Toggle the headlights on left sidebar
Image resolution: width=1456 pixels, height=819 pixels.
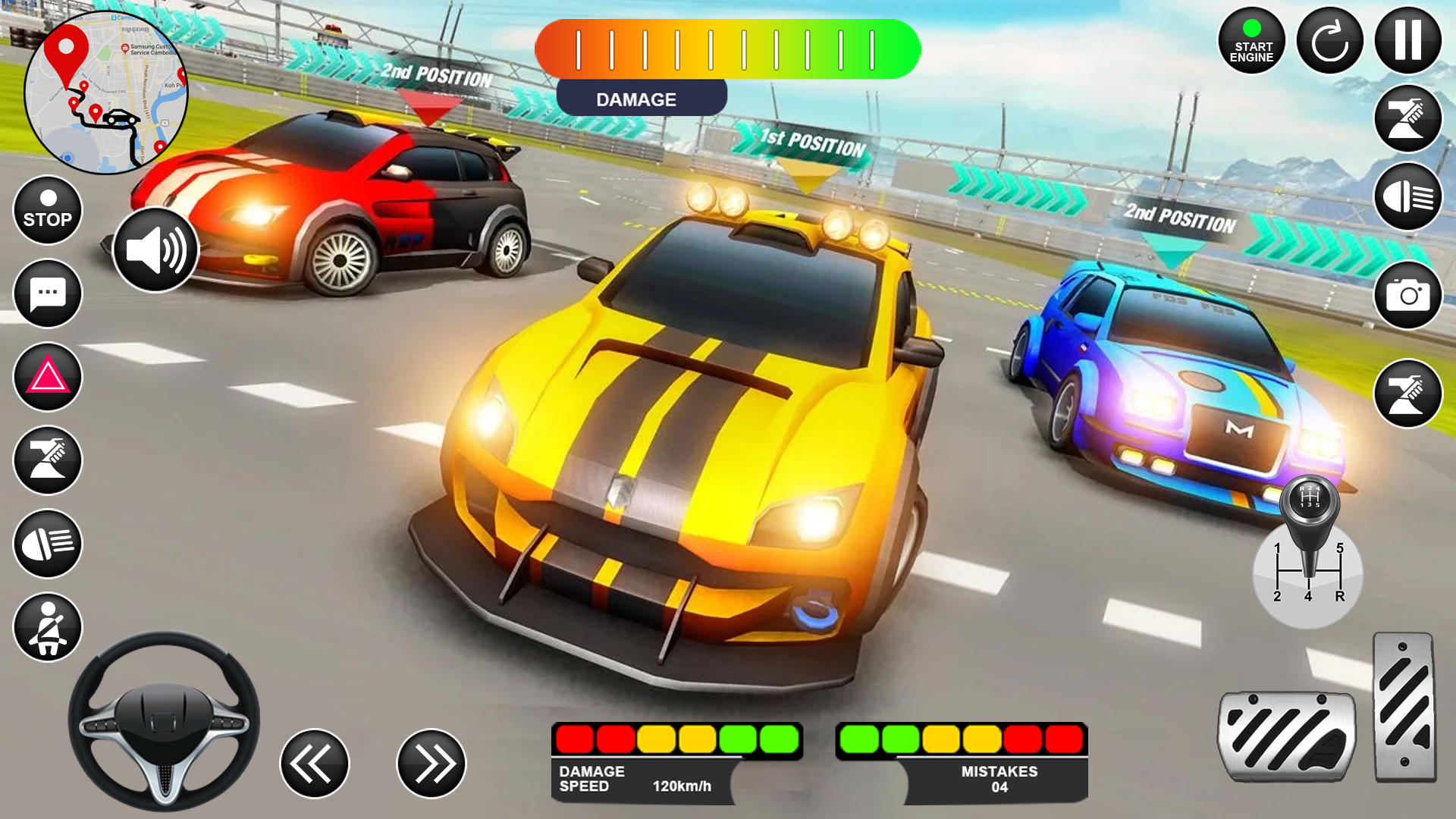(47, 544)
